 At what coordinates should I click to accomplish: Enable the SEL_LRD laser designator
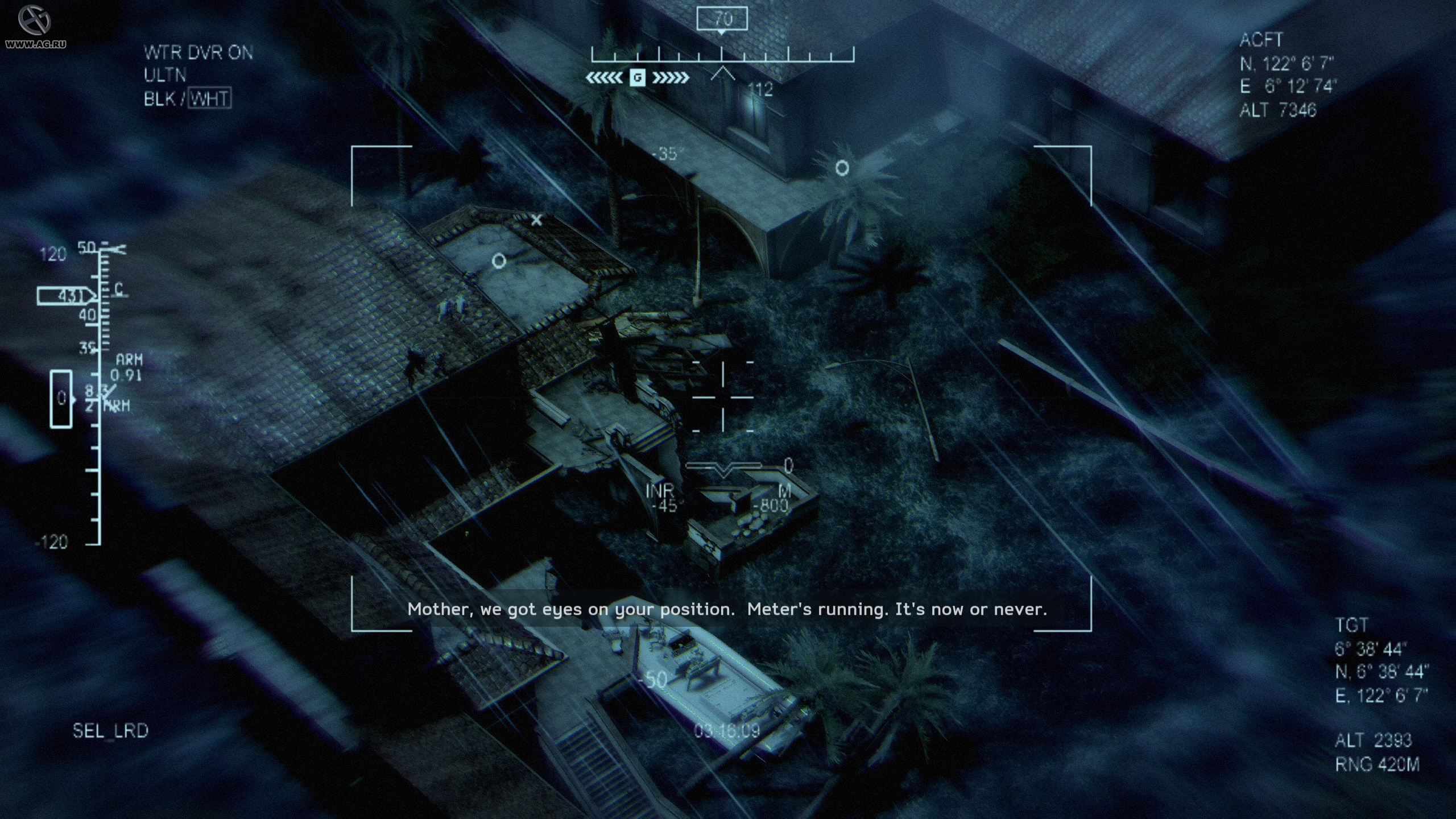[x=111, y=729]
